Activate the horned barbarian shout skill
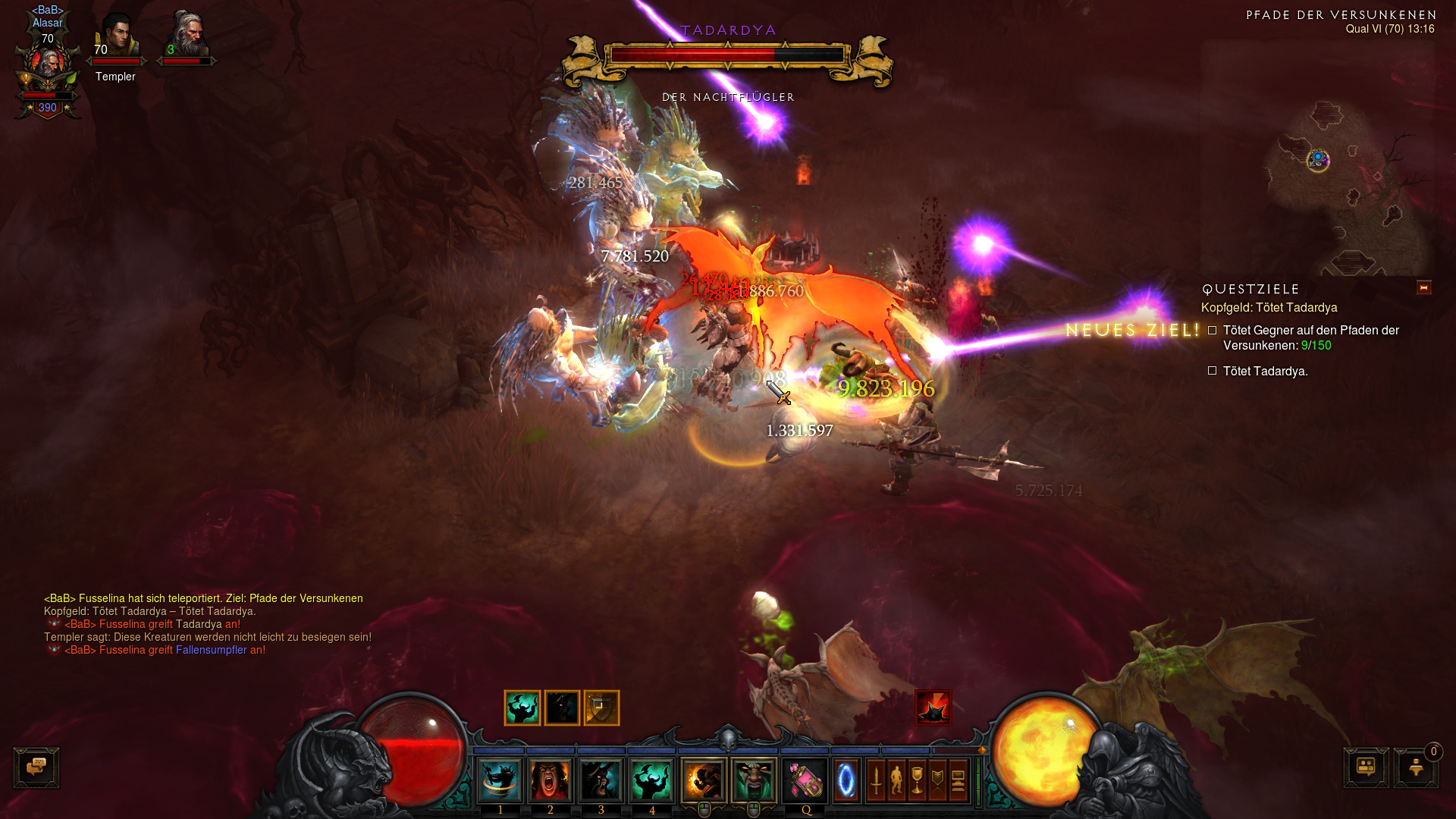Viewport: 1456px width, 819px height. click(601, 780)
